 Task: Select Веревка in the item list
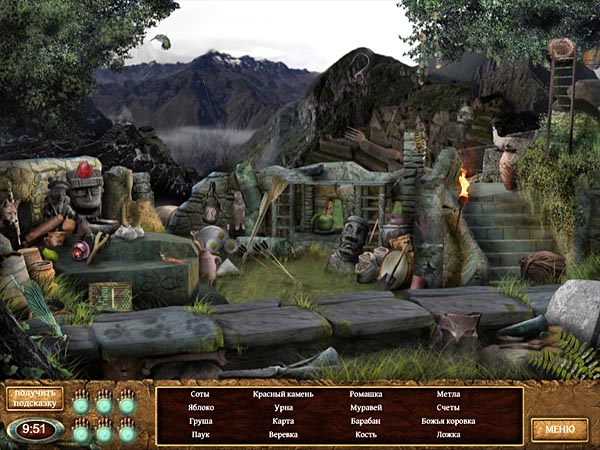pos(283,435)
